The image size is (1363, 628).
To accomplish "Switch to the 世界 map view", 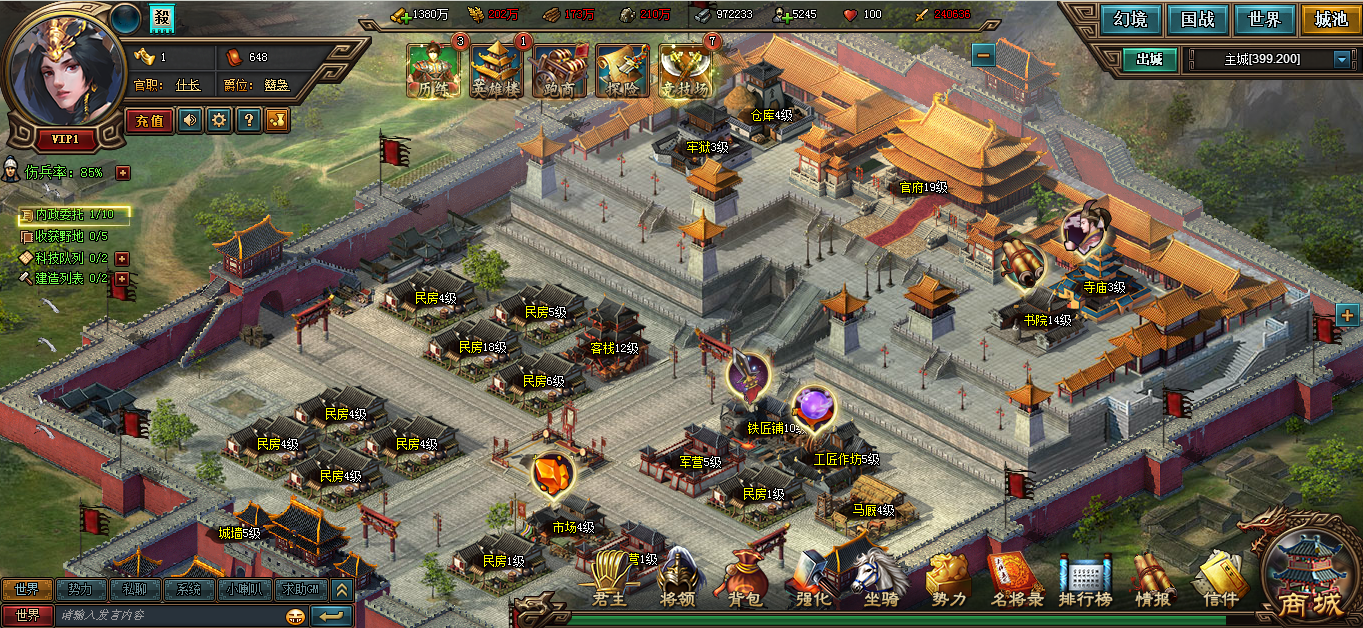I will tap(1264, 19).
